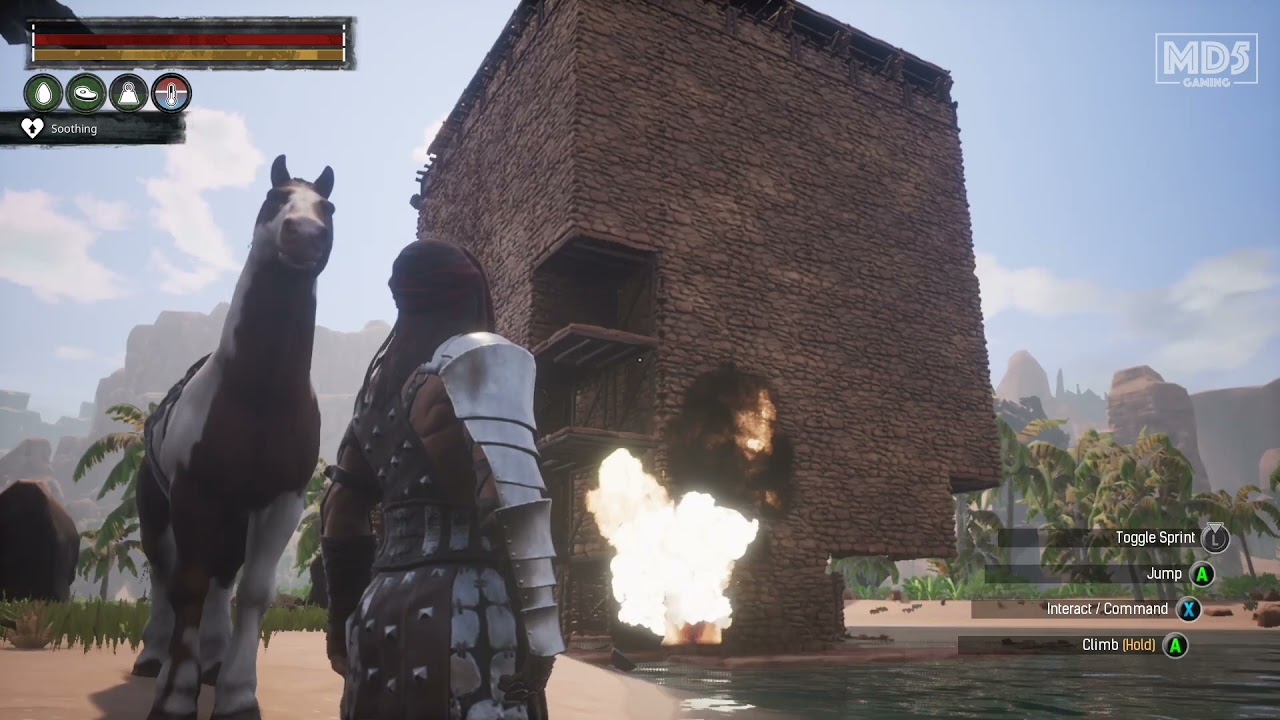Image resolution: width=1280 pixels, height=720 pixels.
Task: Select the Soothing heart buff icon
Action: tap(33, 128)
